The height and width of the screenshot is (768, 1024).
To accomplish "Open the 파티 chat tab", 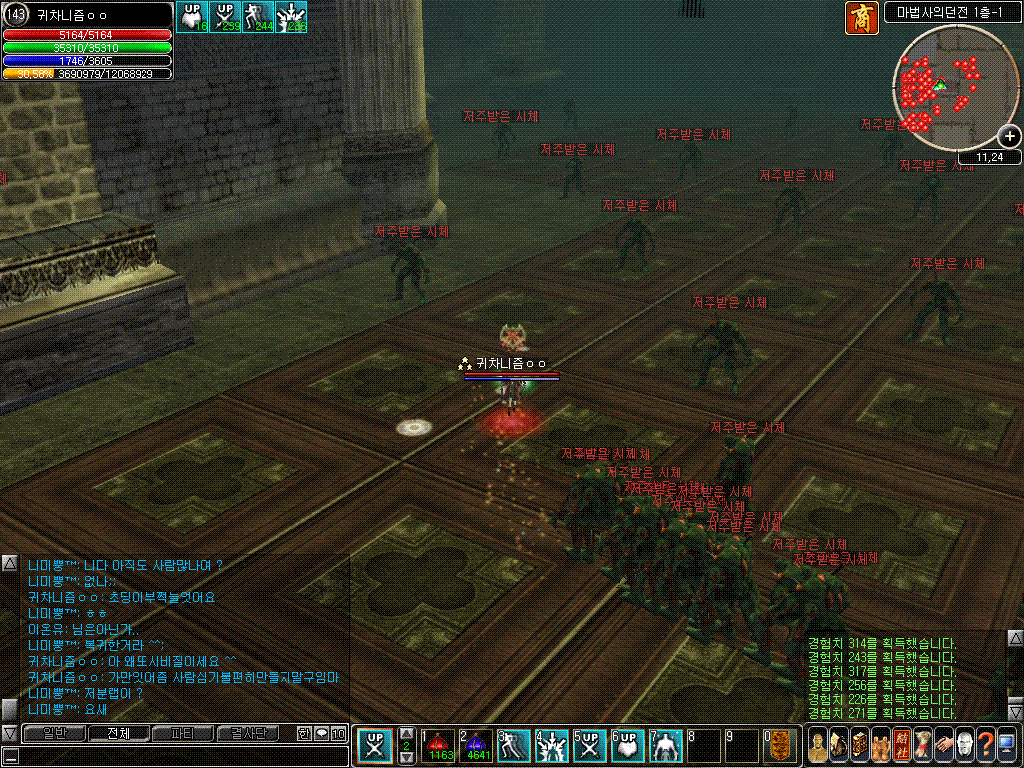I will (182, 733).
